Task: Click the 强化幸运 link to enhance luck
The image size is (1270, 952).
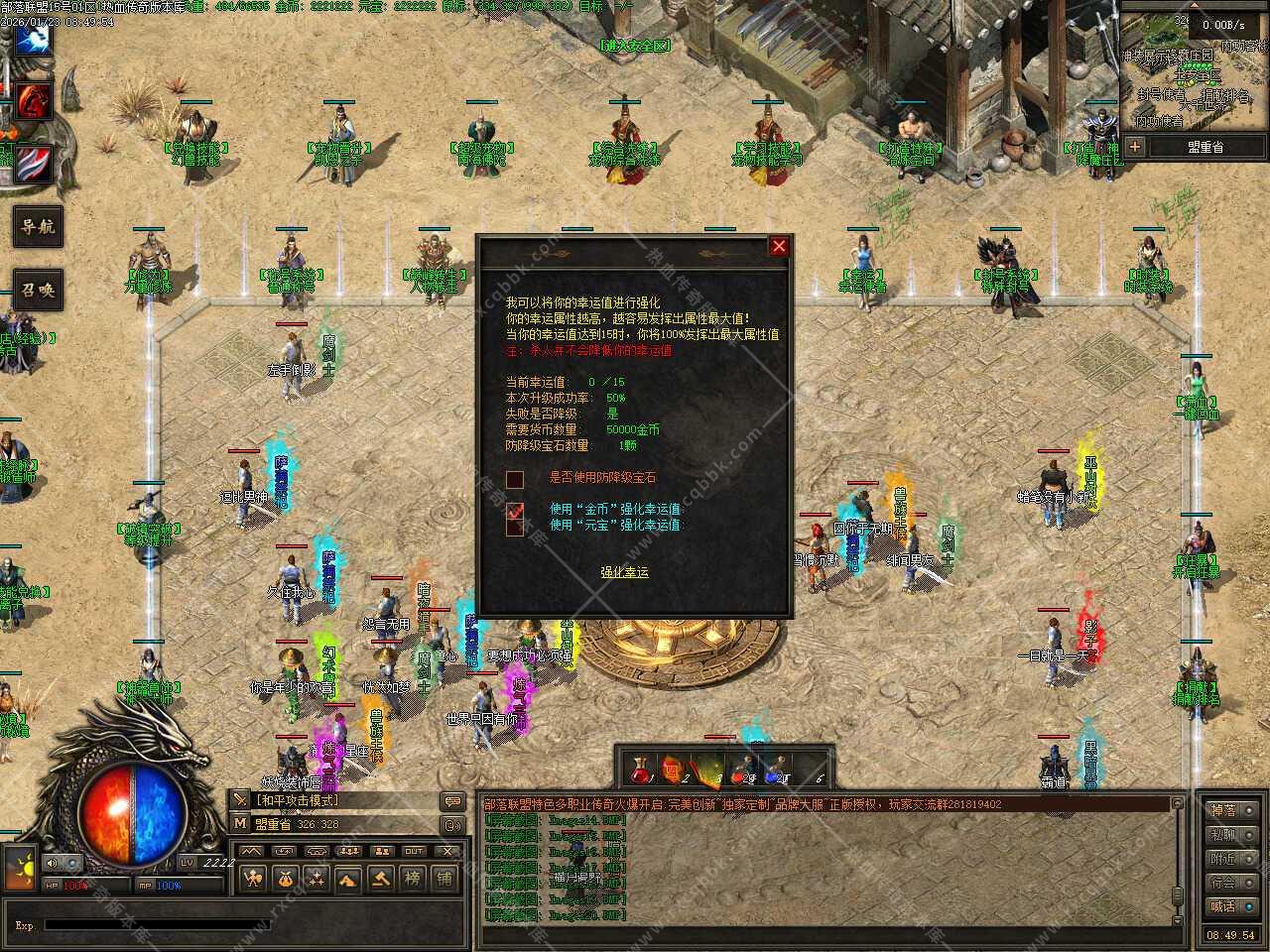Action: (624, 572)
